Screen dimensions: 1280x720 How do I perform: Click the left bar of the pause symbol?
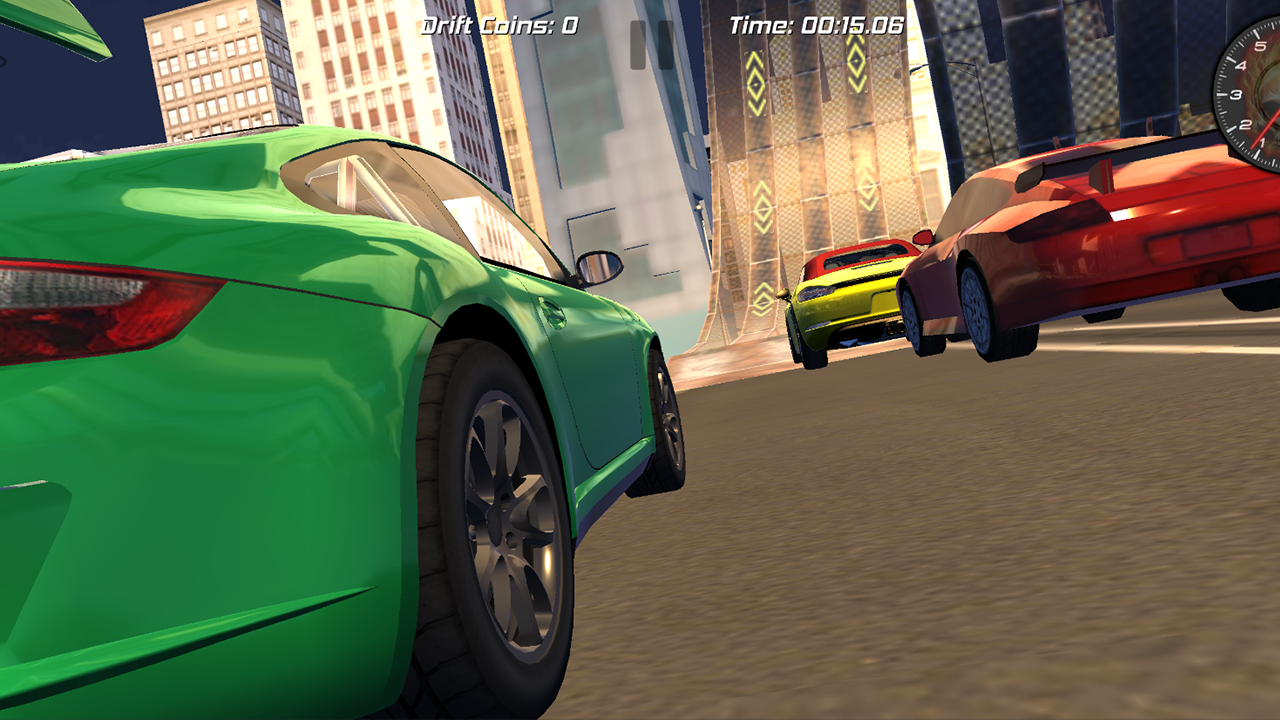pyautogui.click(x=638, y=45)
